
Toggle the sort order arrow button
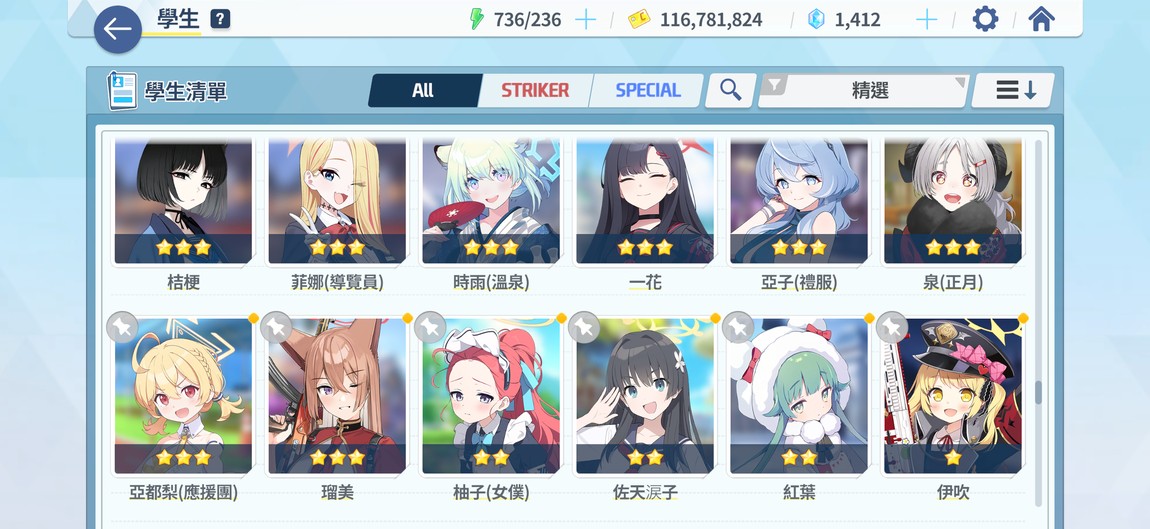tap(1015, 90)
